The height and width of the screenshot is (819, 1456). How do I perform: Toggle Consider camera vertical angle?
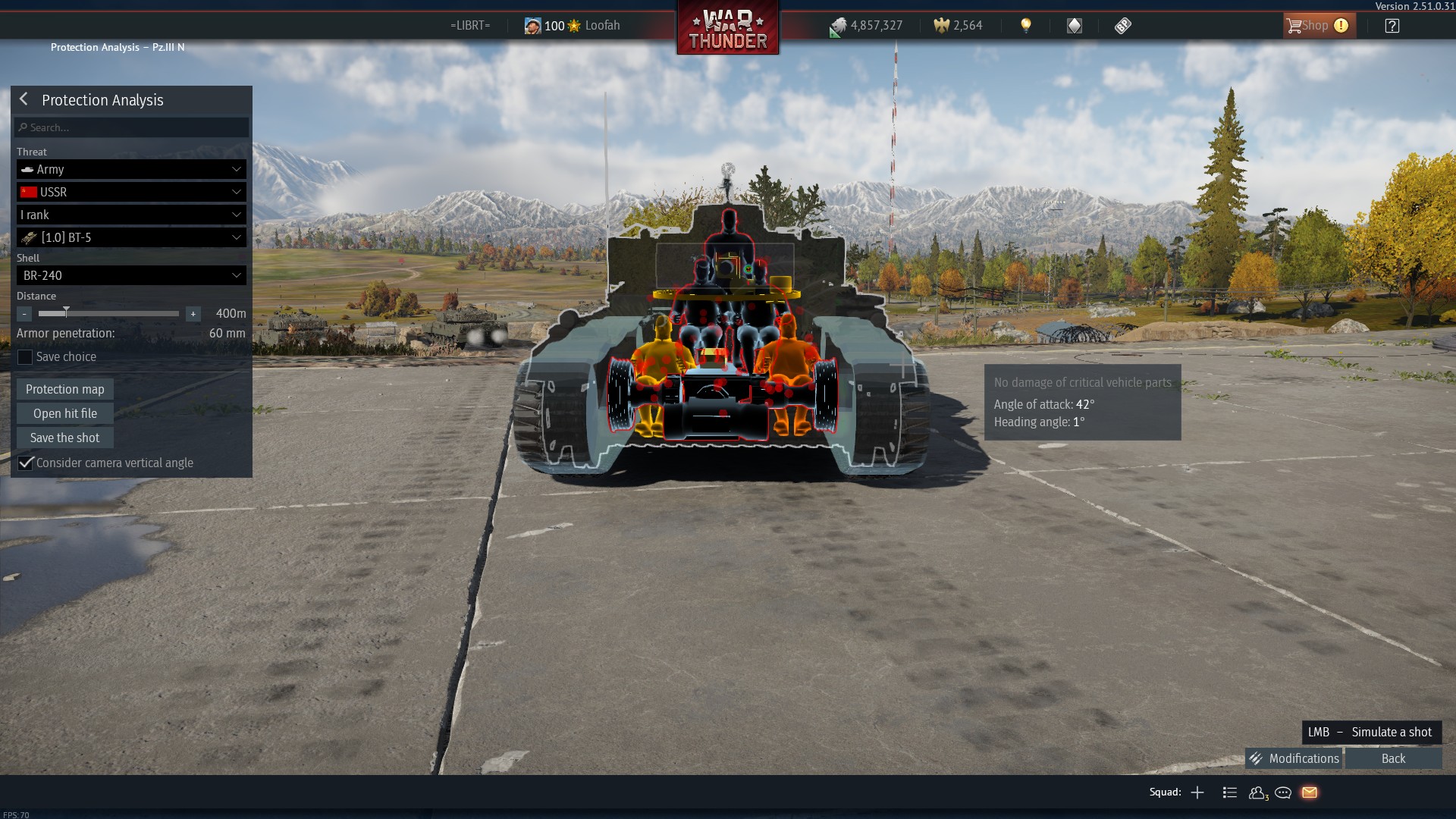(26, 463)
